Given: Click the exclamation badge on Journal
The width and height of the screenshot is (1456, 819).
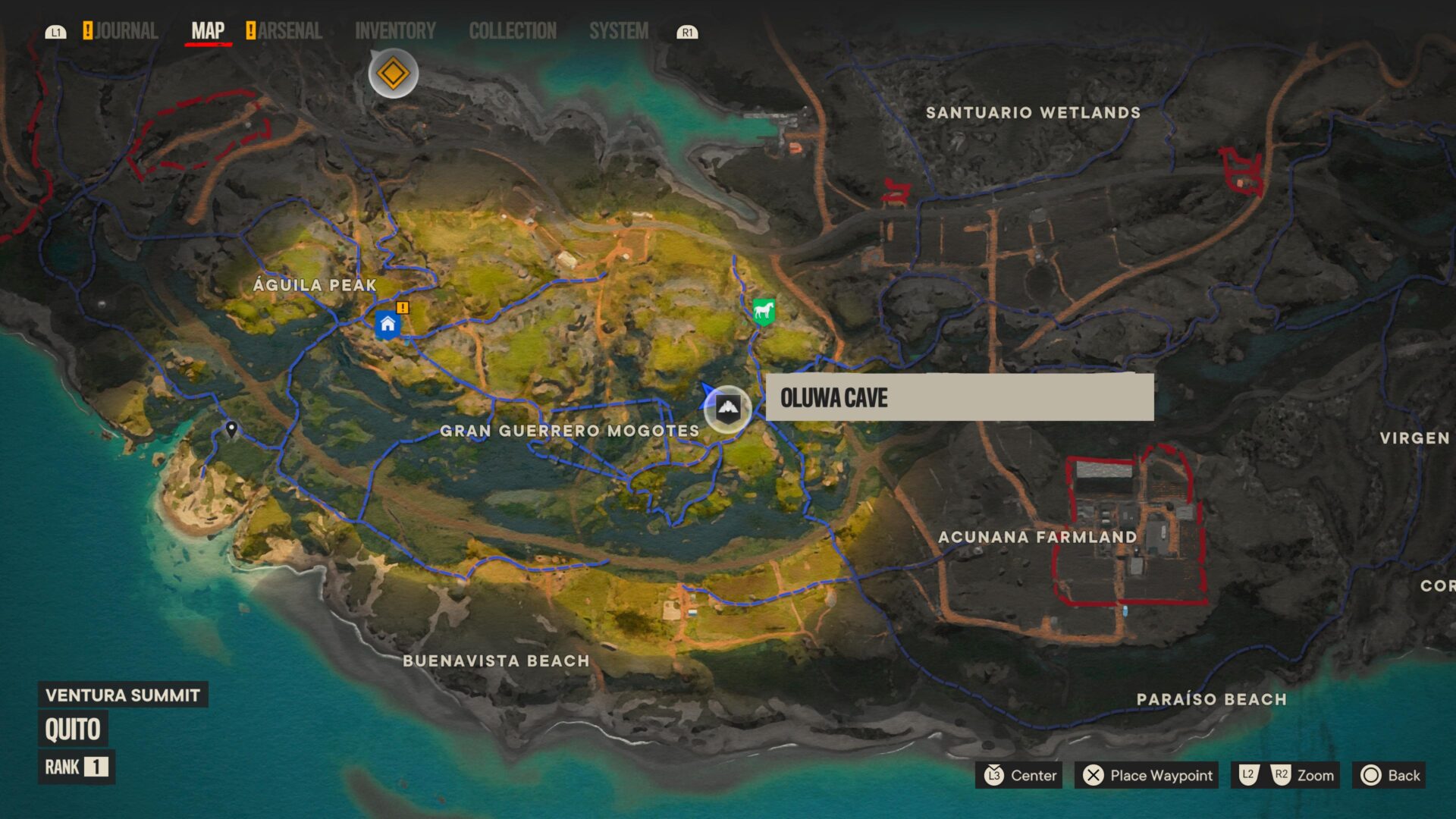Looking at the screenshot, I should pyautogui.click(x=88, y=30).
